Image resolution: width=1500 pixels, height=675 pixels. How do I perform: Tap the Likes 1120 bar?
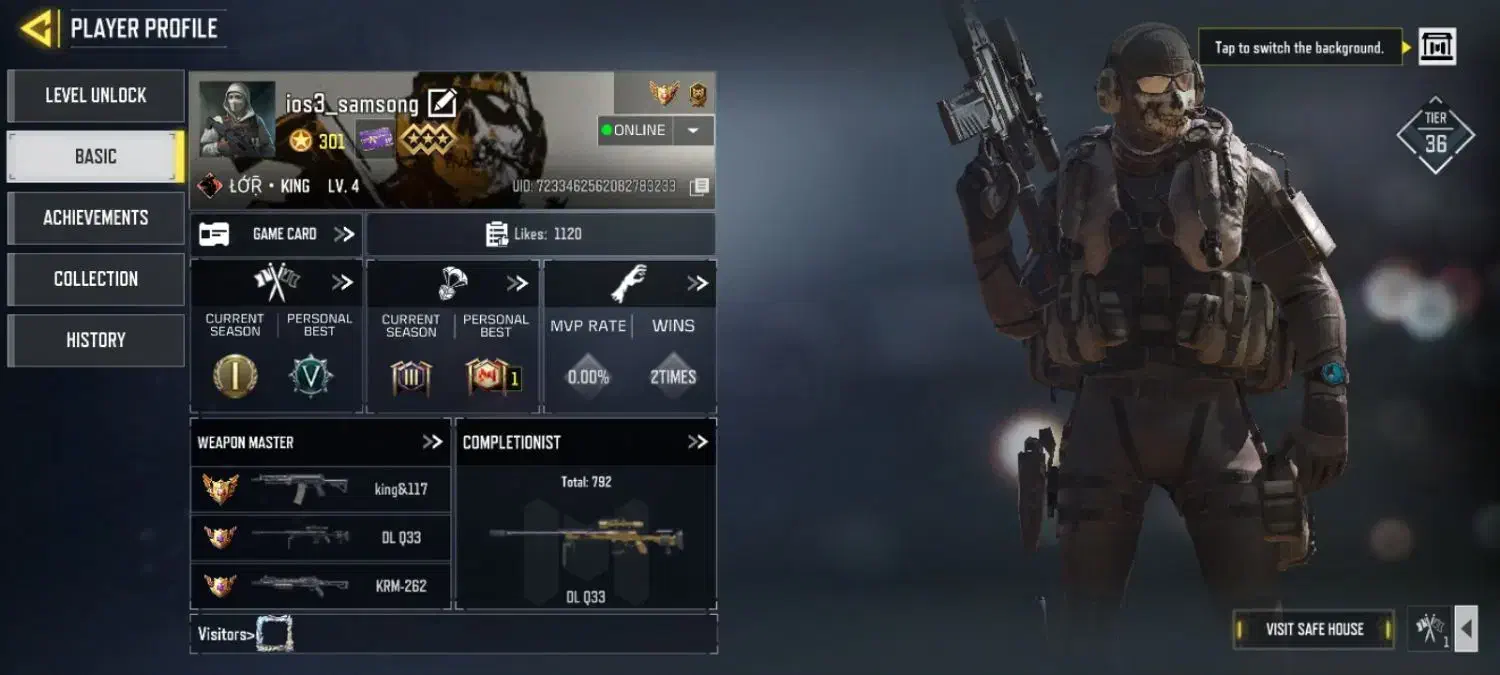[x=540, y=234]
